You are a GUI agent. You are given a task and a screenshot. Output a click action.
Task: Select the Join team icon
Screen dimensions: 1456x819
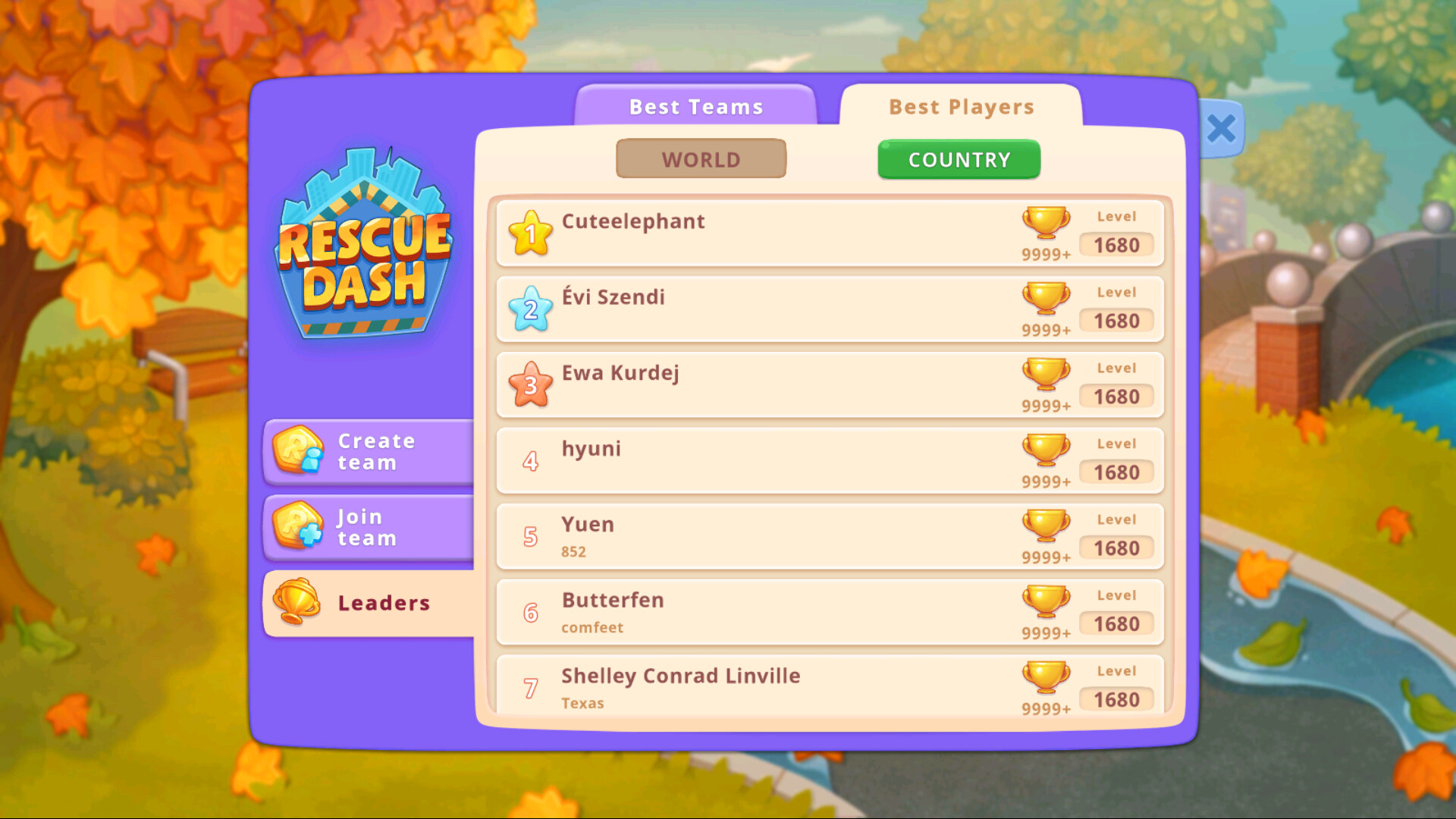click(296, 527)
